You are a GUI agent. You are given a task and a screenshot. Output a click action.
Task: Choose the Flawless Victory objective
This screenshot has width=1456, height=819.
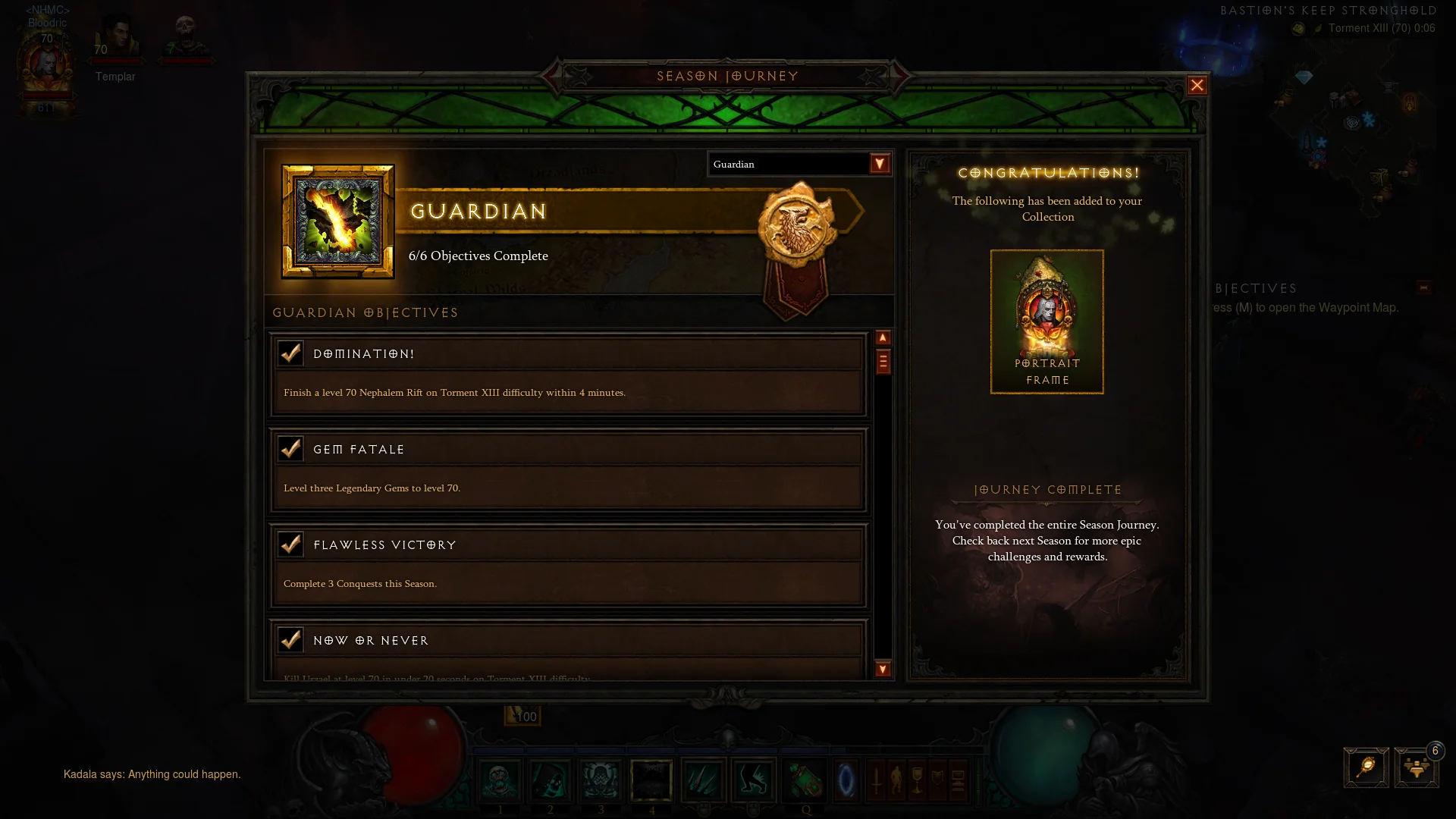click(568, 565)
